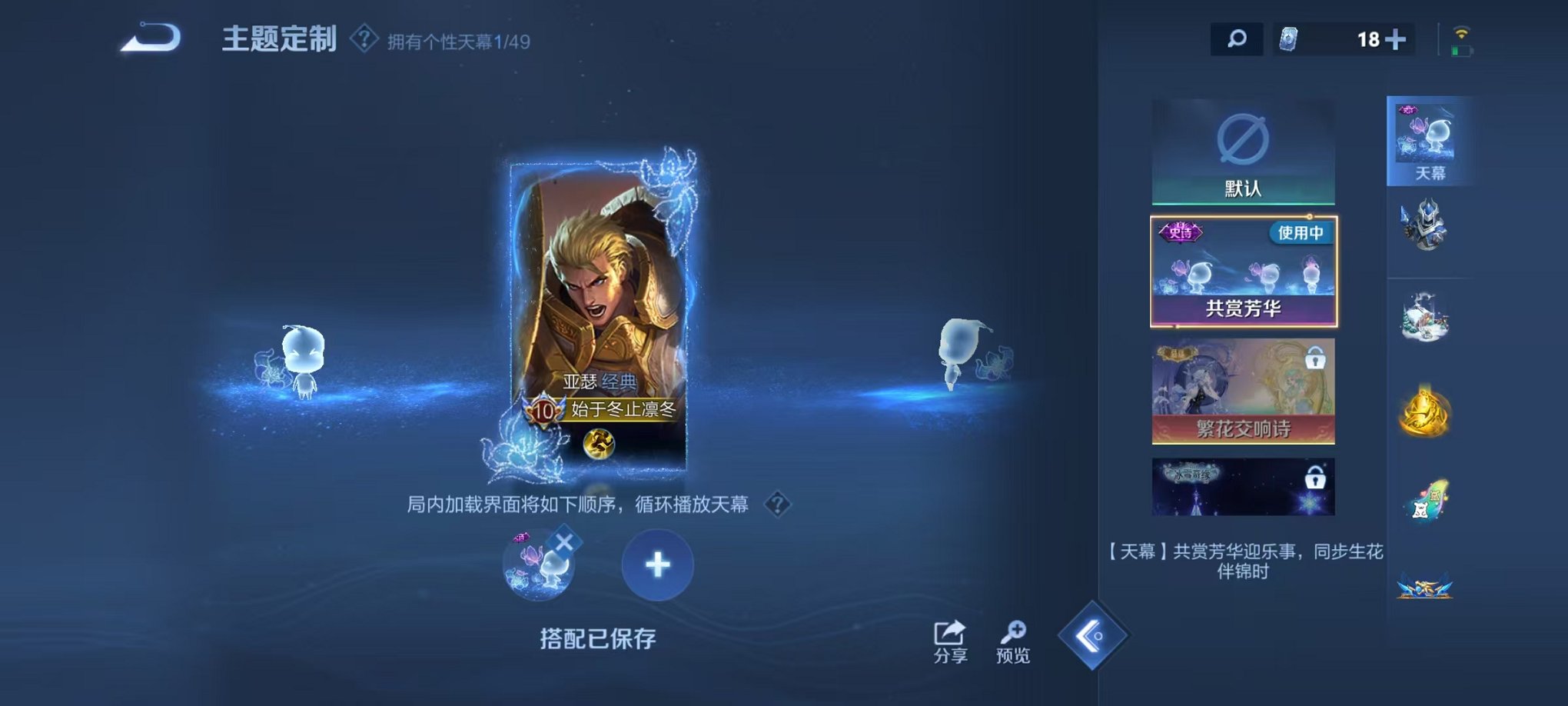1568x706 pixels.
Task: Remove the equipped canopy via the X mark
Action: tap(566, 541)
